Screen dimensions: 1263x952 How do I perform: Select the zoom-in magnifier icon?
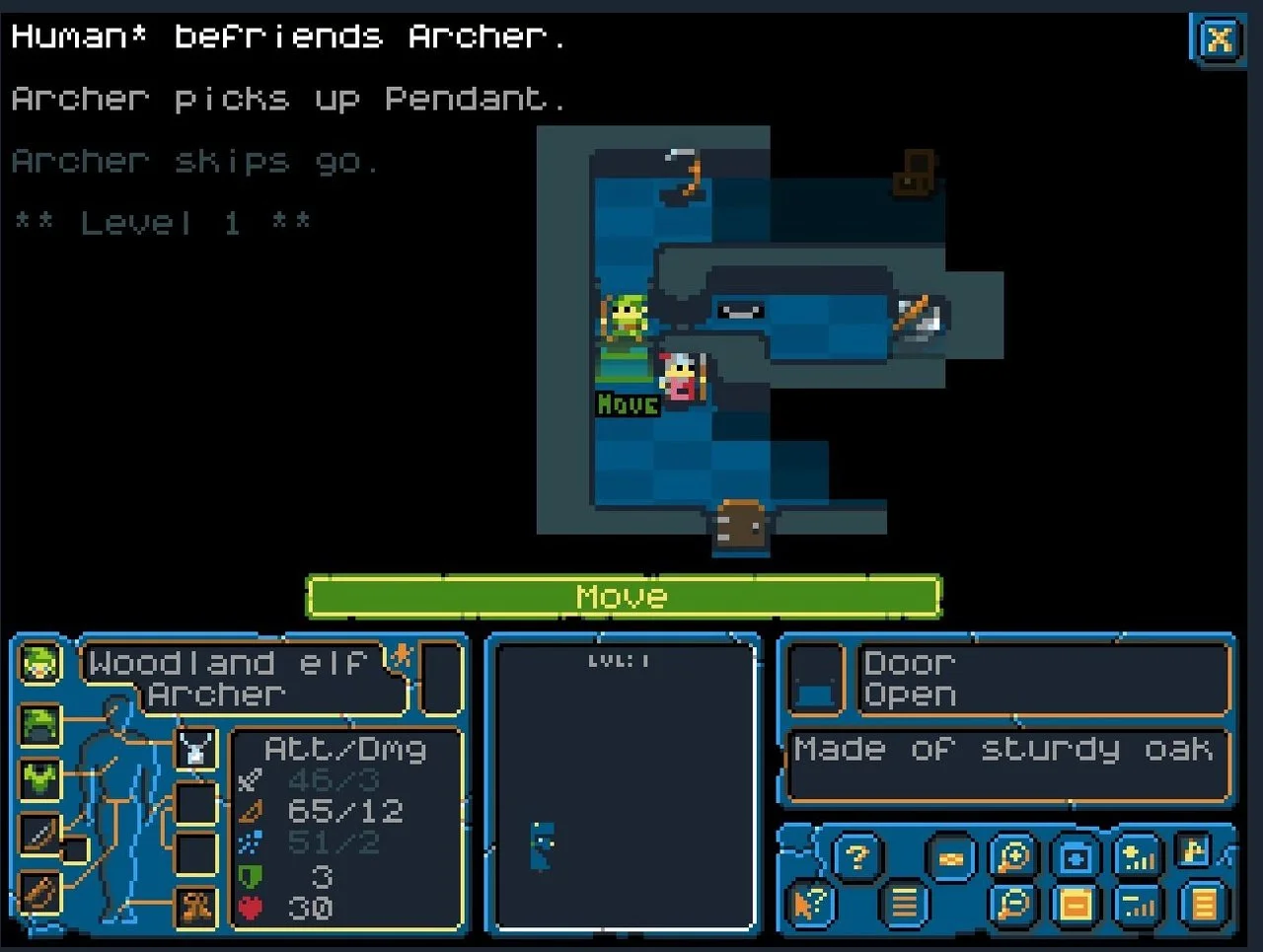pos(1011,856)
